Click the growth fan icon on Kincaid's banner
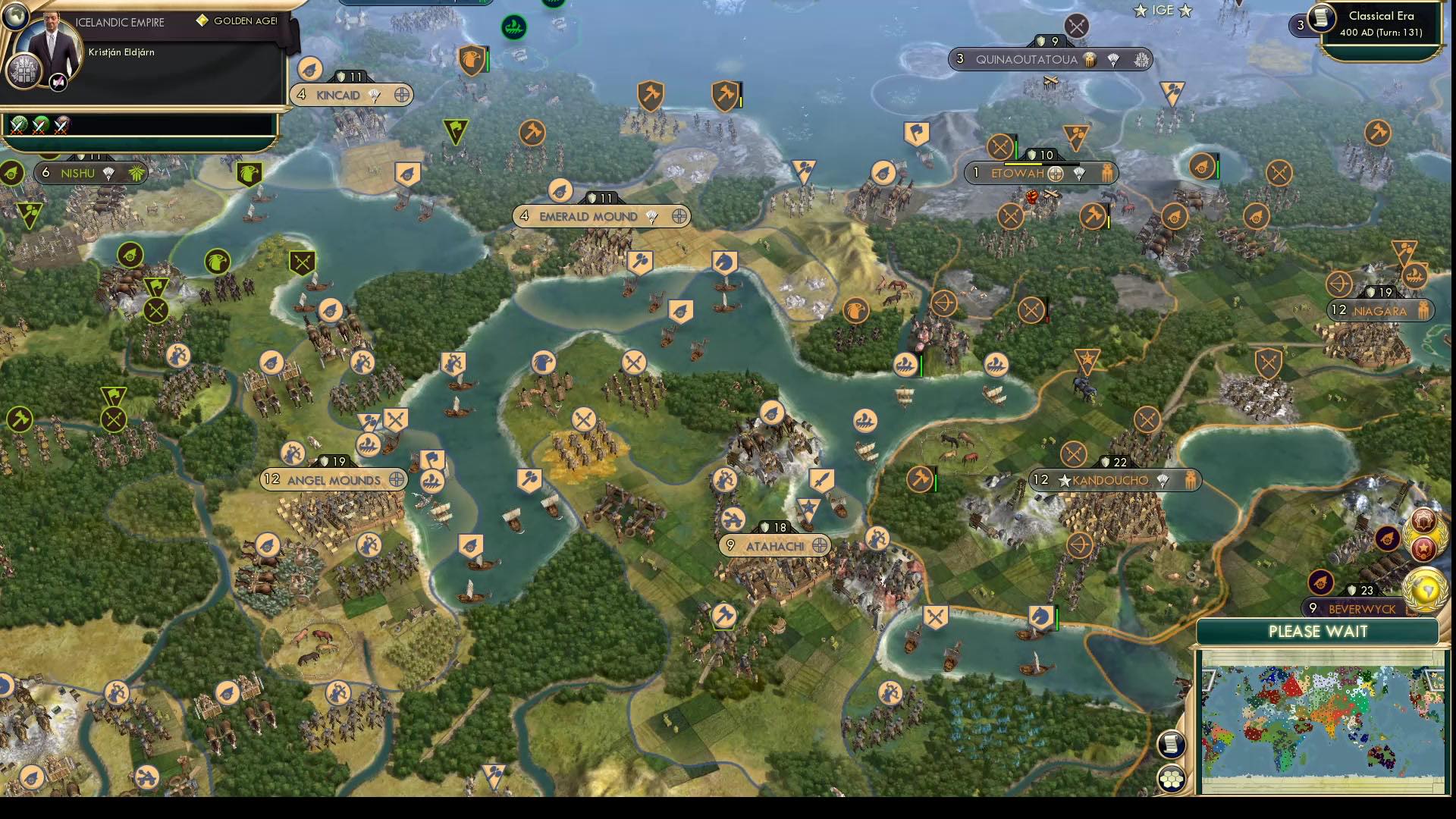This screenshot has height=819, width=1456. [373, 95]
